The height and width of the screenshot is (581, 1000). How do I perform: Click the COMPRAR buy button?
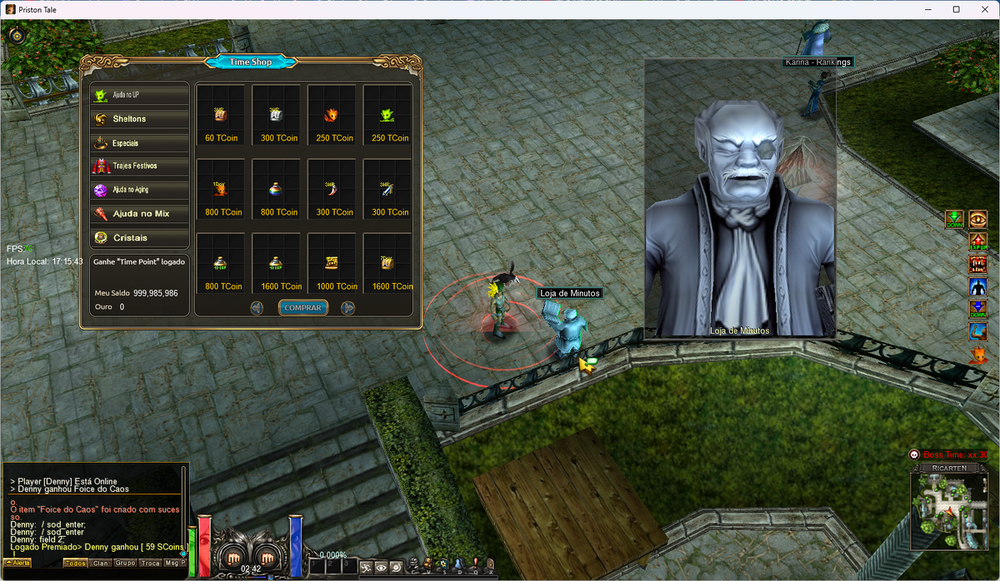coord(302,308)
